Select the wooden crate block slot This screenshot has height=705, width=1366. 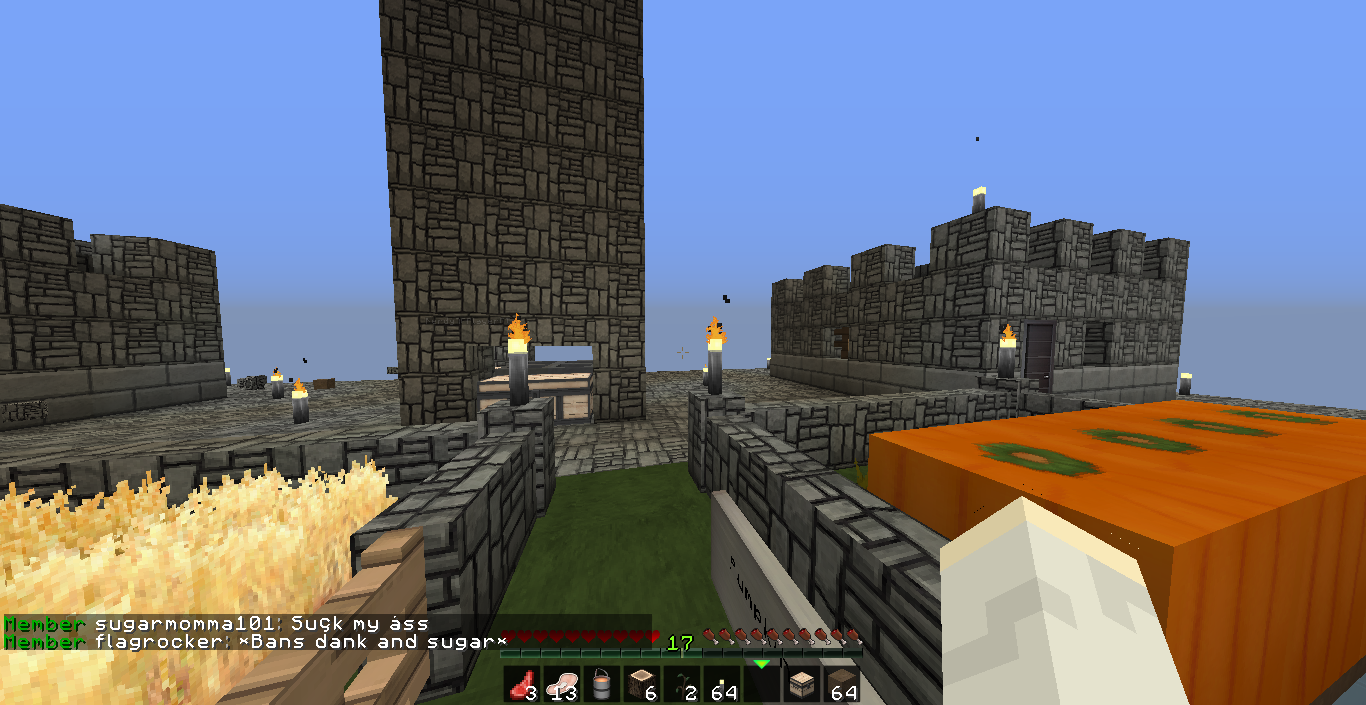point(802,685)
